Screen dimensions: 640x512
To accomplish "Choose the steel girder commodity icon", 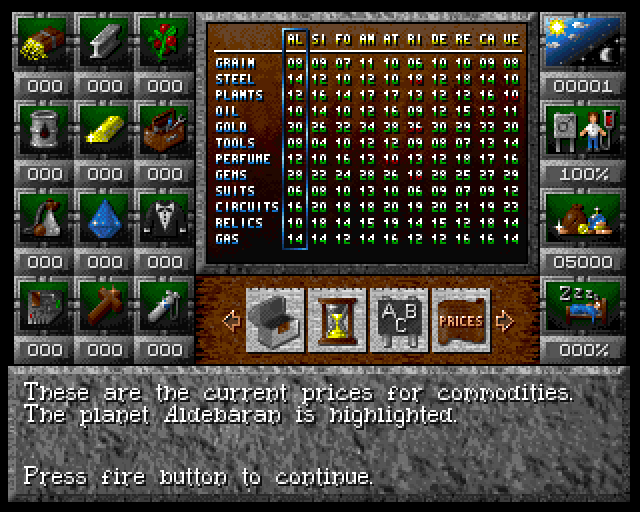I will [x=104, y=41].
